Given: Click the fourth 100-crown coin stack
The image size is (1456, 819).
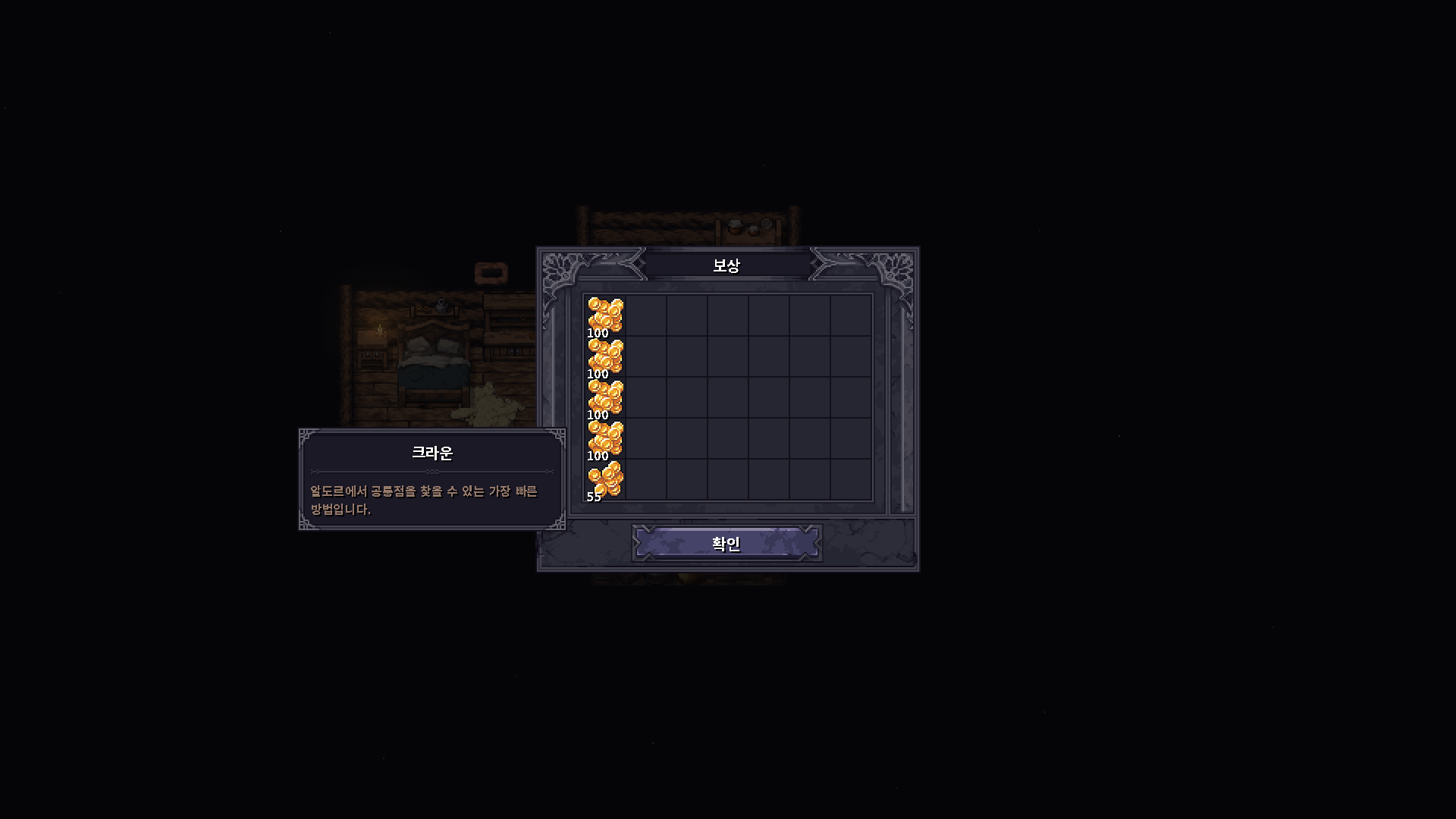Looking at the screenshot, I should tap(604, 440).
